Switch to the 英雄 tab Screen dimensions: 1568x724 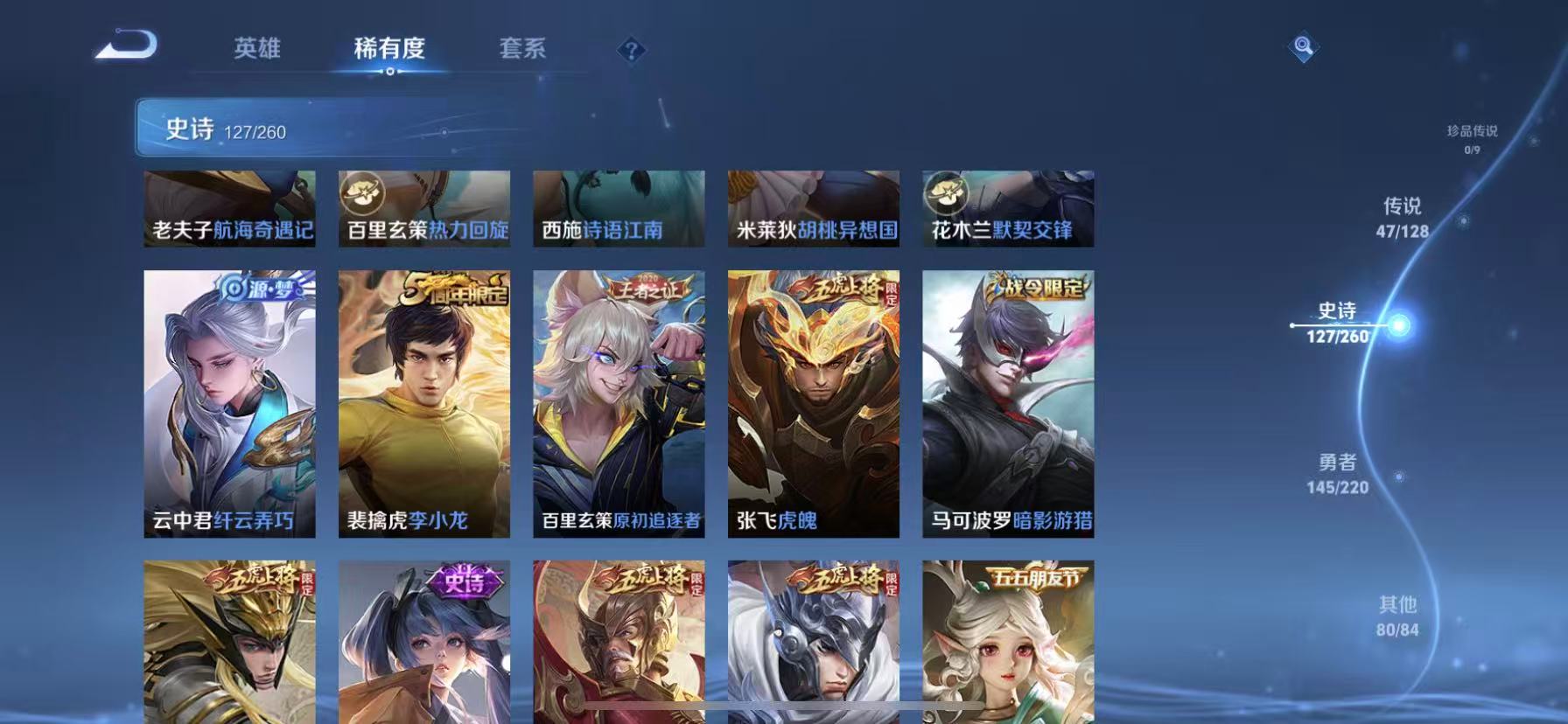(x=258, y=49)
